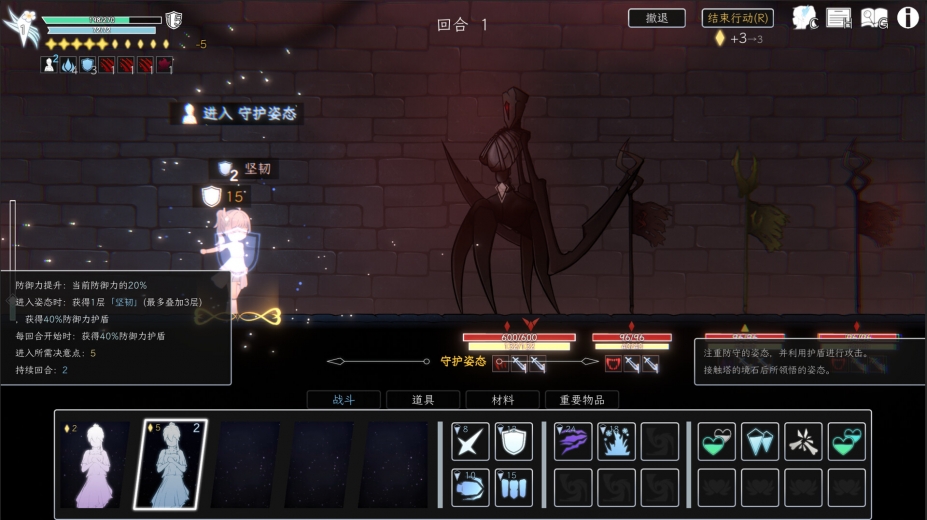The height and width of the screenshot is (520, 927).
Task: Cast the blue ice burst spell
Action: tap(617, 441)
